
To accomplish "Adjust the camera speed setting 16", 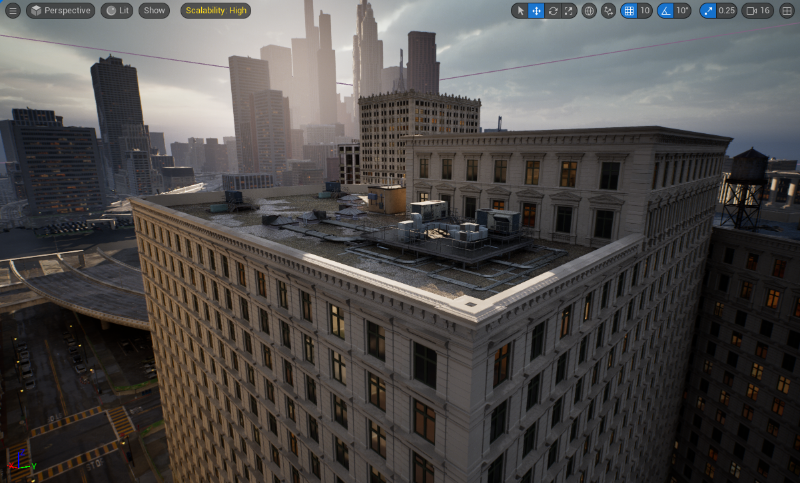I will (759, 11).
